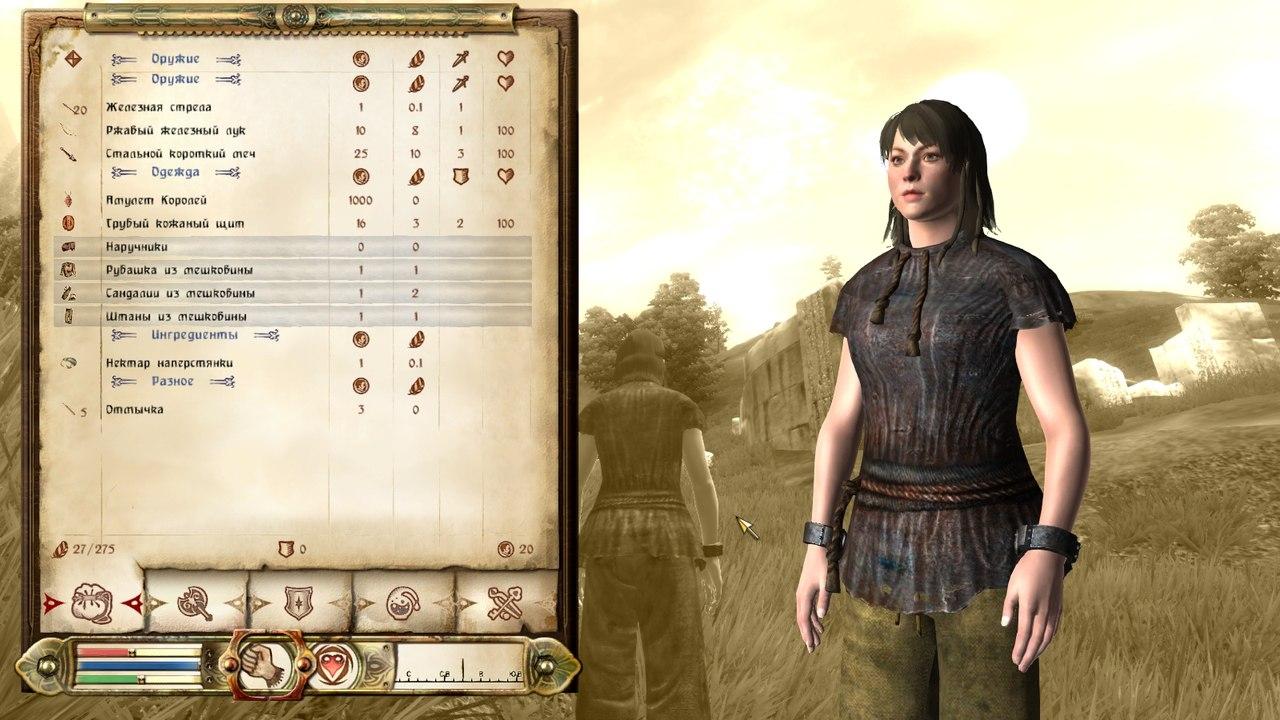Screen dimensions: 1280x720
Task: Choose the Амулет Королей item
Action: (157, 201)
